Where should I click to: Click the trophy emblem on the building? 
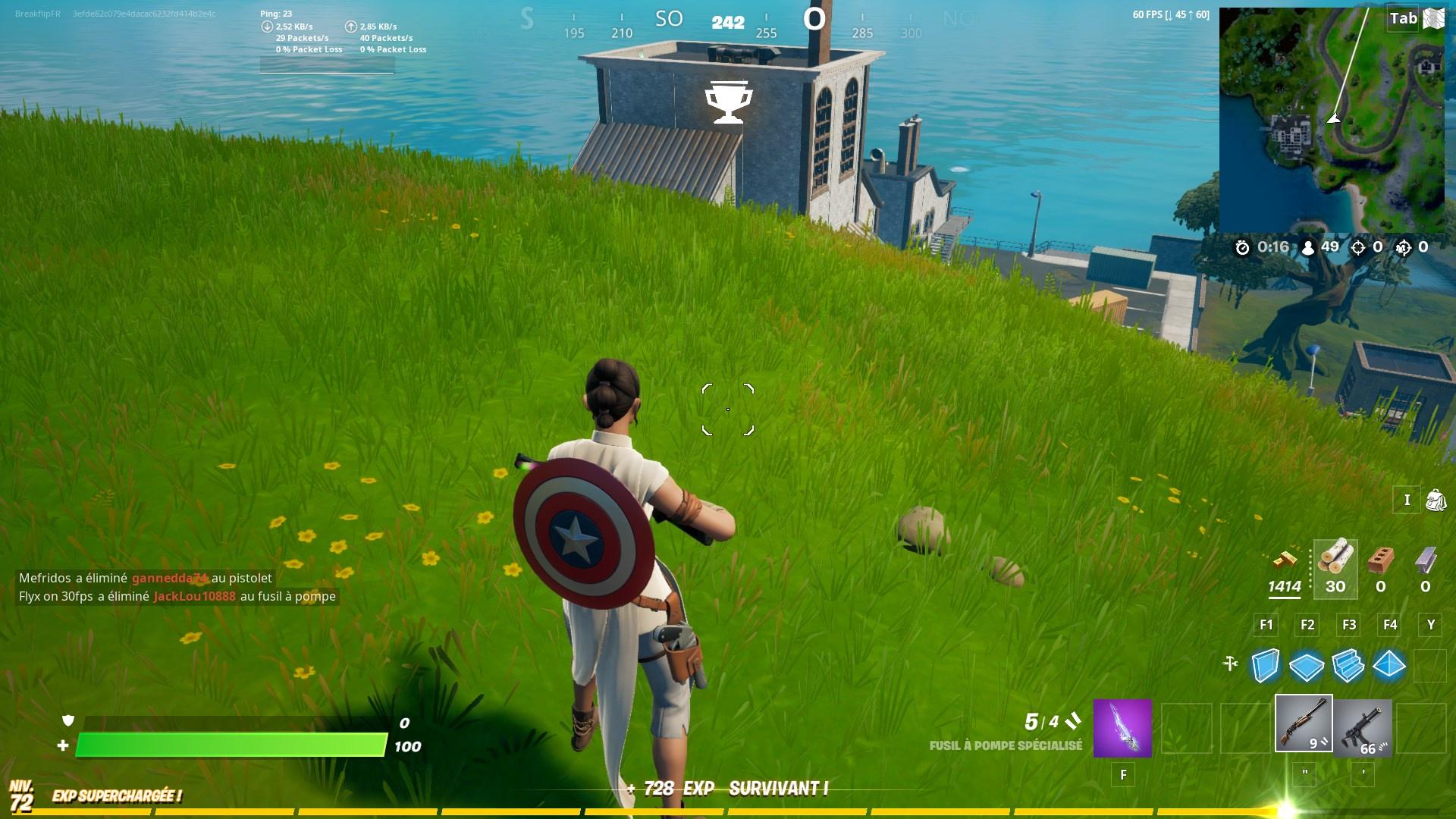point(729,102)
